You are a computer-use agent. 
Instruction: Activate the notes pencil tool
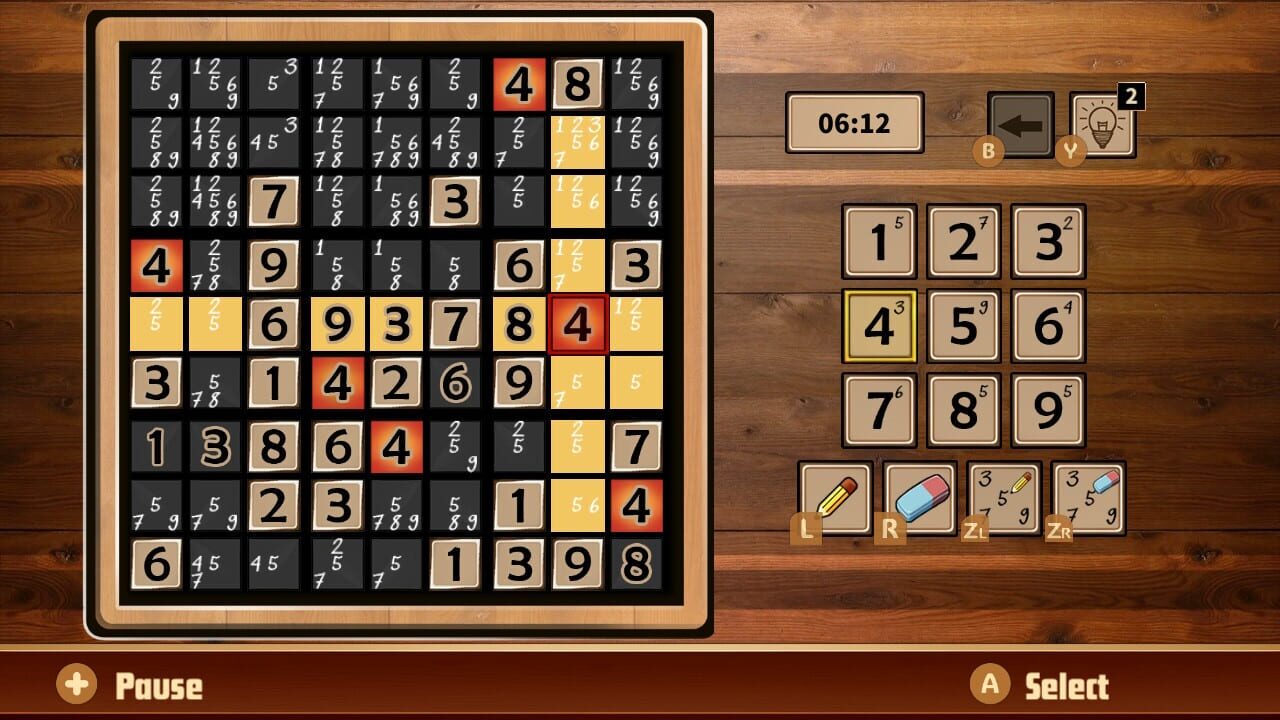pos(1004,499)
